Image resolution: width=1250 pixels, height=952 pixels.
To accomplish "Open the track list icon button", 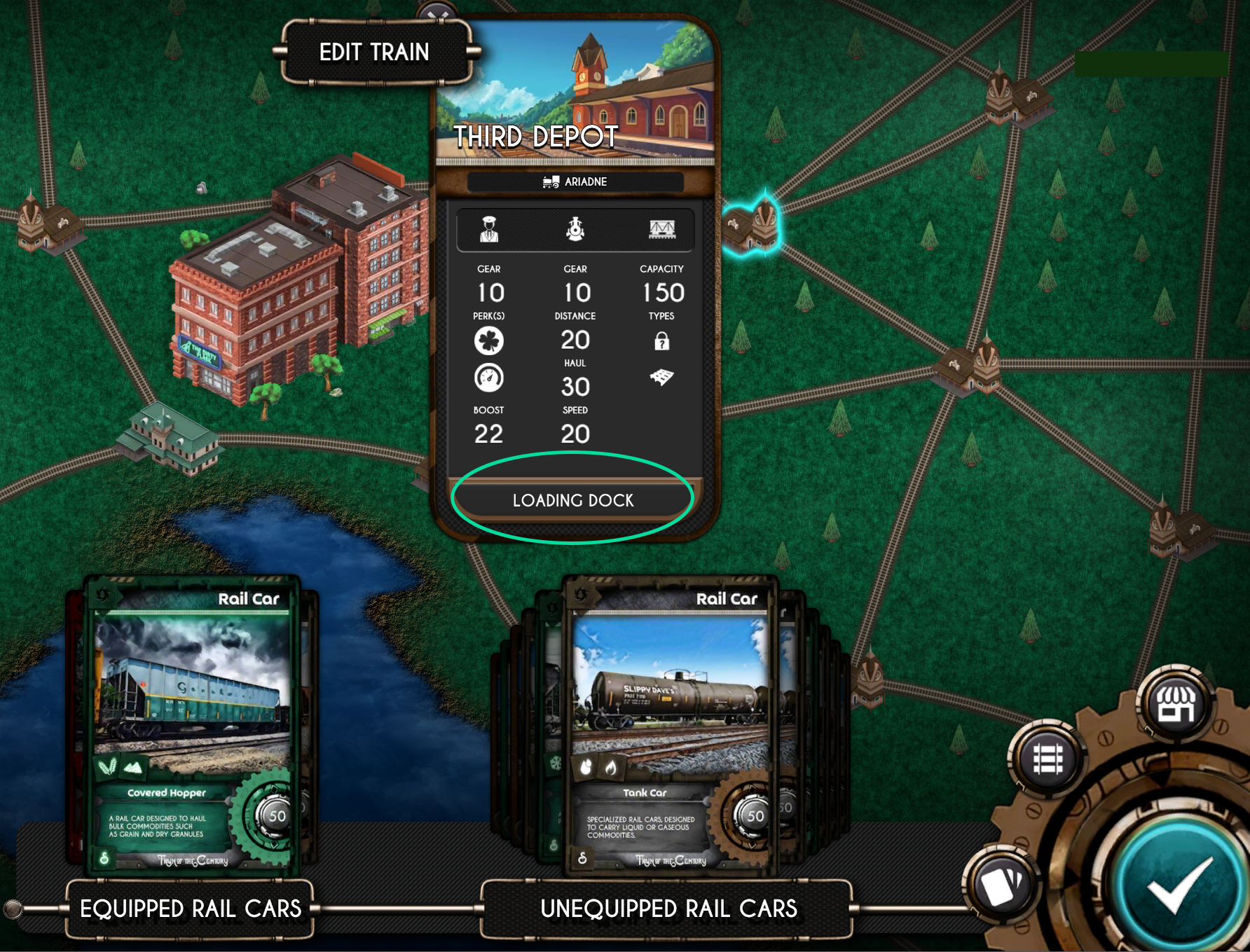I will (1048, 759).
